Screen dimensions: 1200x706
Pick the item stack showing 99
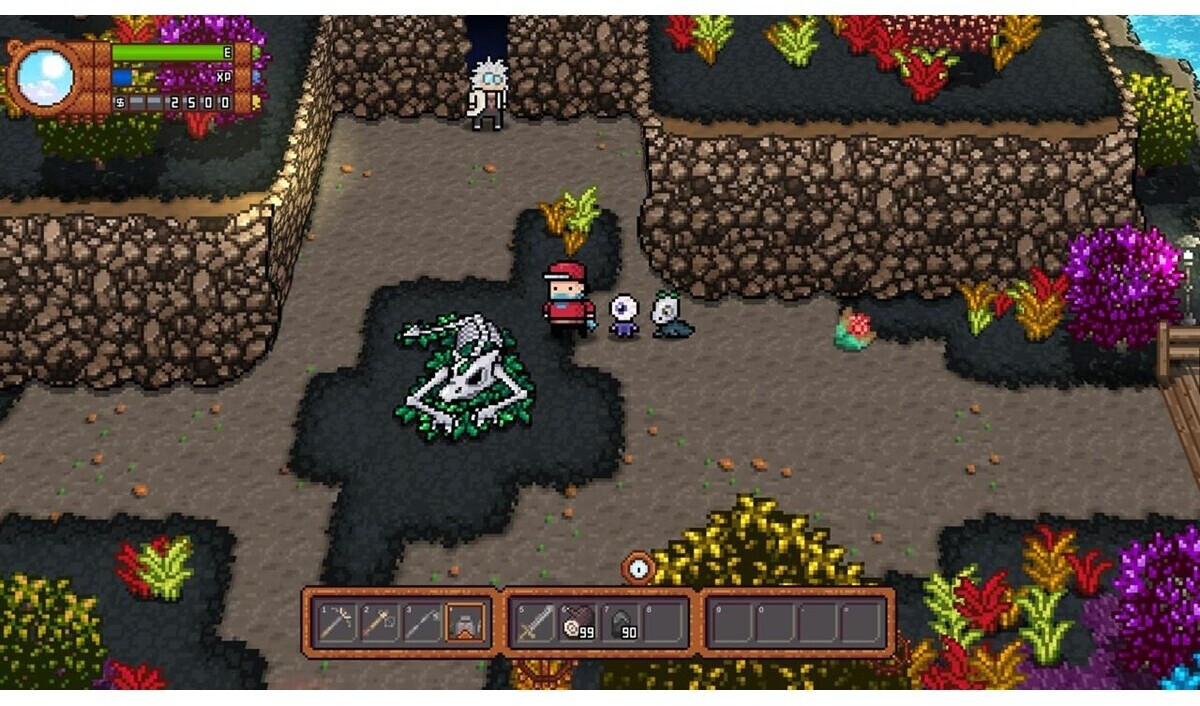pyautogui.click(x=577, y=623)
